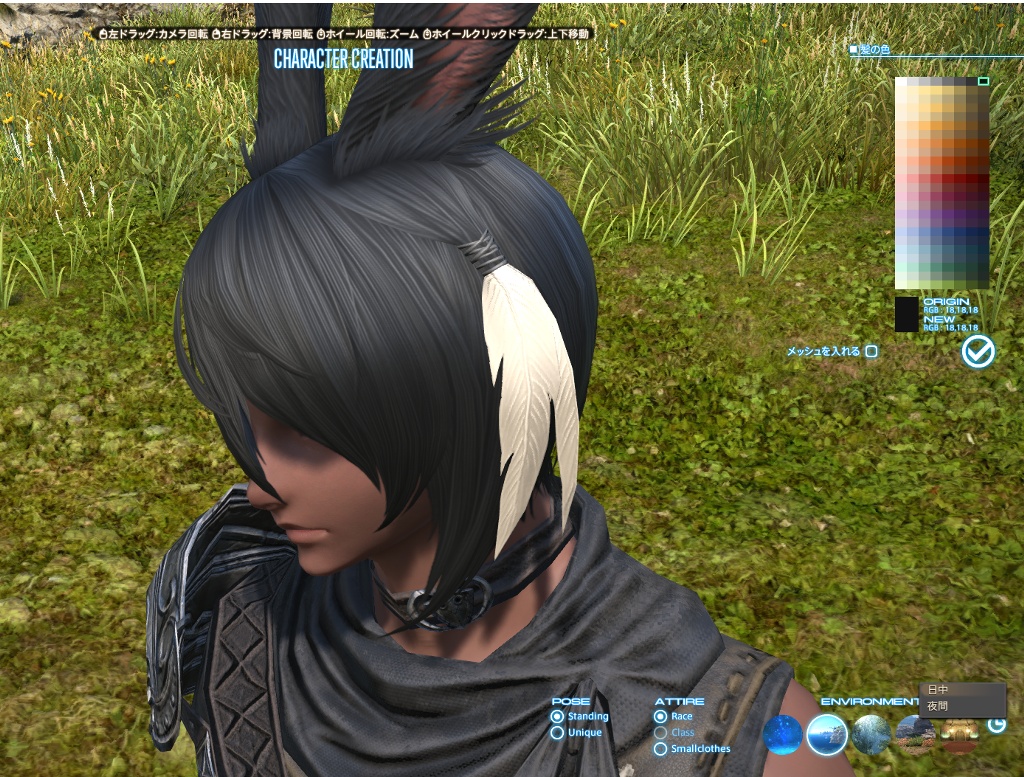Switch attire to Smallclothes
1024x777 pixels.
click(660, 748)
